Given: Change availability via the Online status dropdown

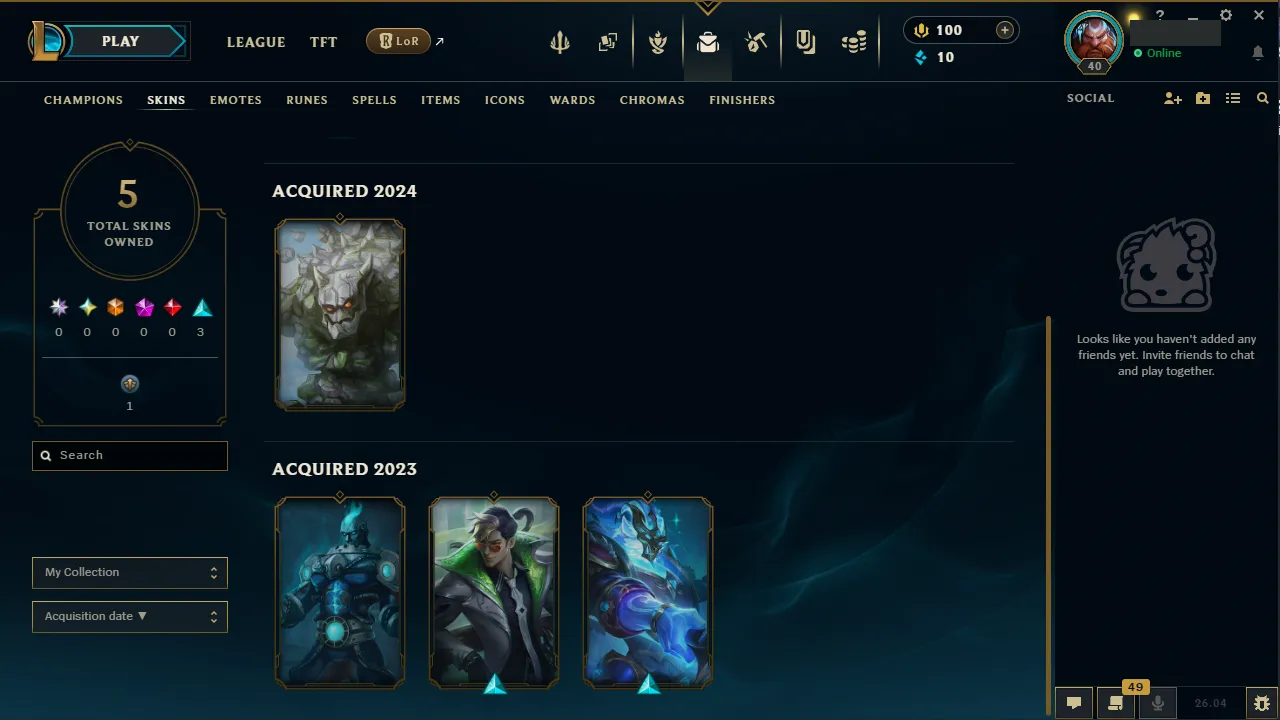Looking at the screenshot, I should pos(1163,53).
